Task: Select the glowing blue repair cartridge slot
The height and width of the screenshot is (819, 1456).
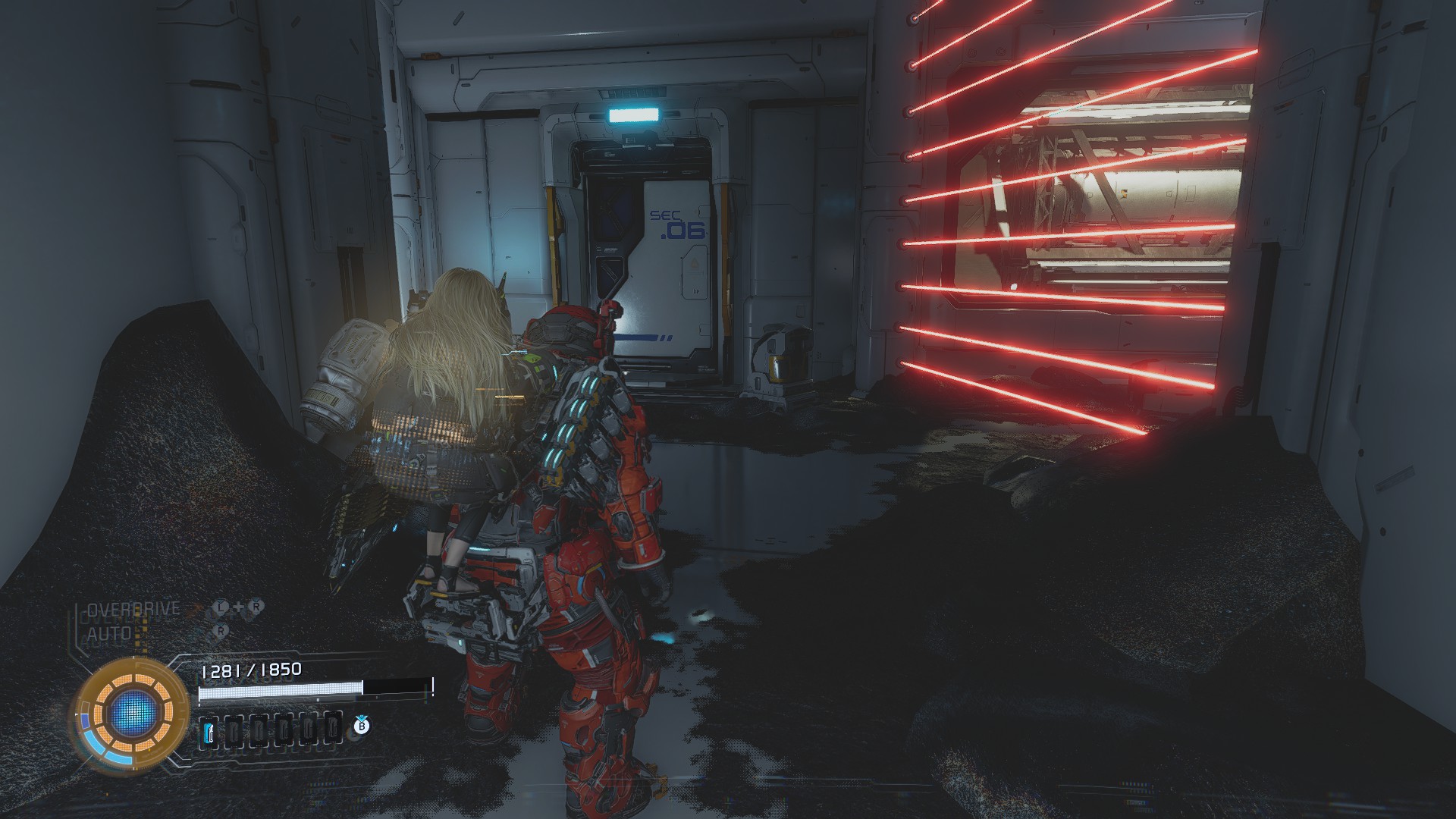Action: click(x=210, y=731)
